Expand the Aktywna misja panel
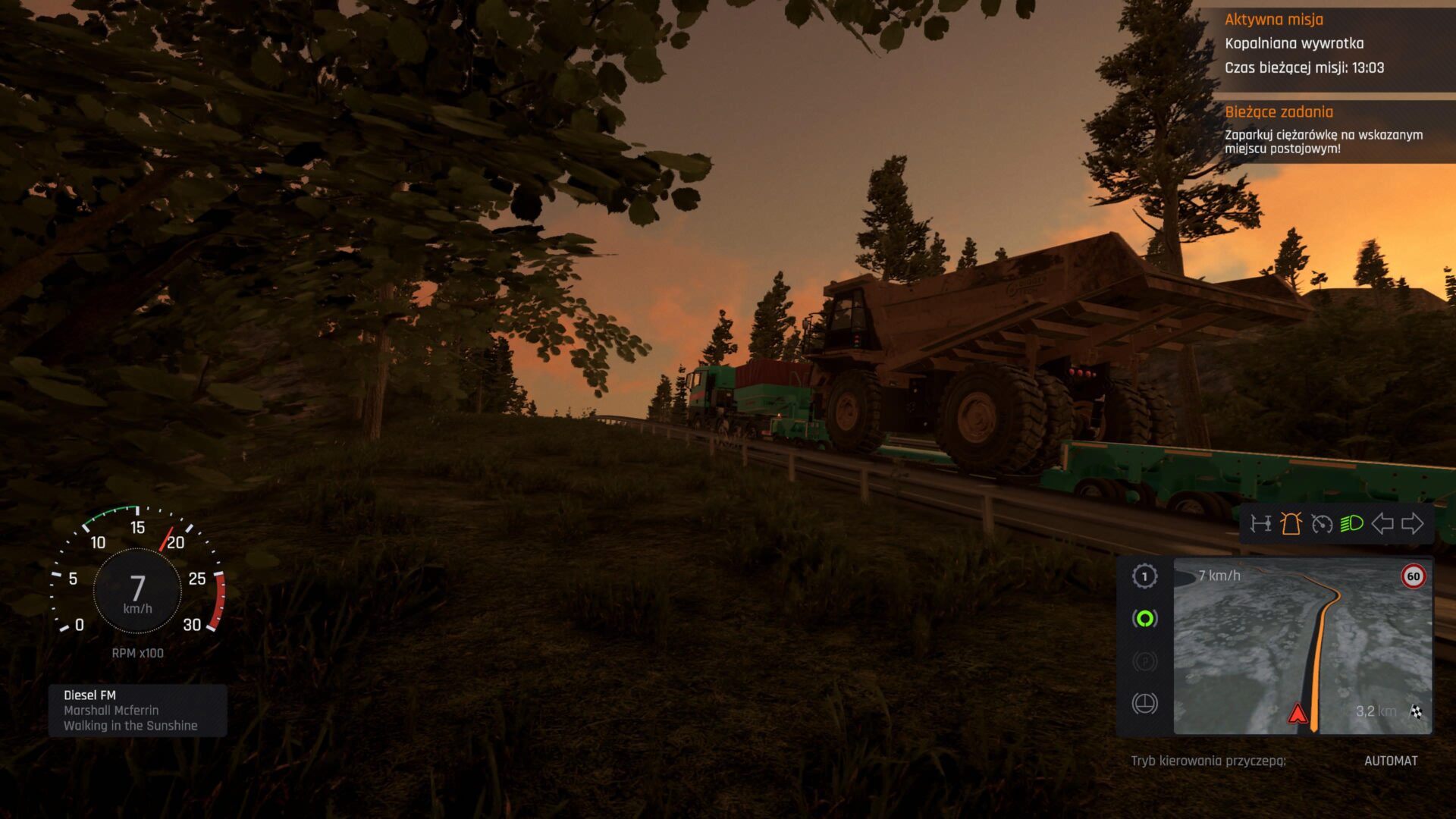Screen dimensions: 1456x819 tap(1273, 20)
